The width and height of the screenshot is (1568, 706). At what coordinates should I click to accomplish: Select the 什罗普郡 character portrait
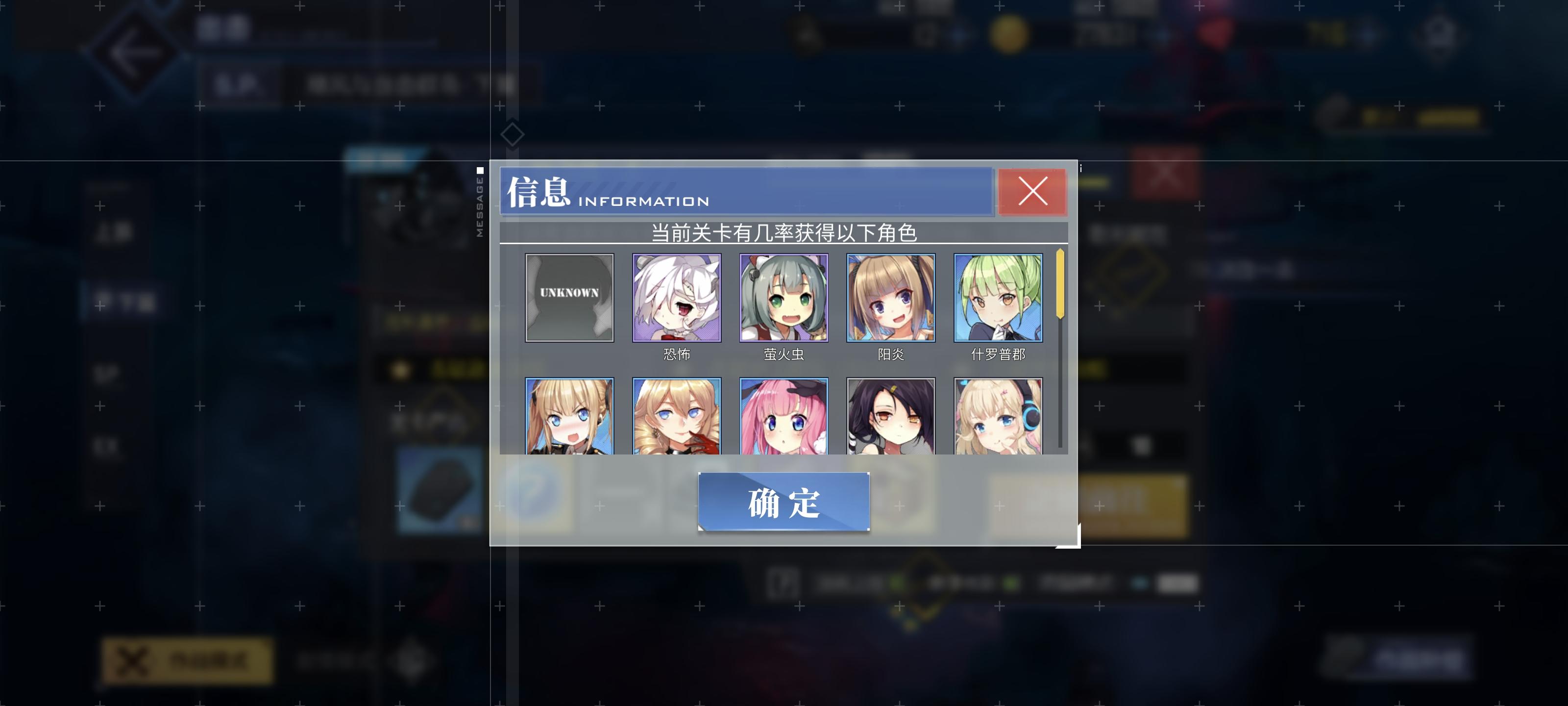(998, 298)
